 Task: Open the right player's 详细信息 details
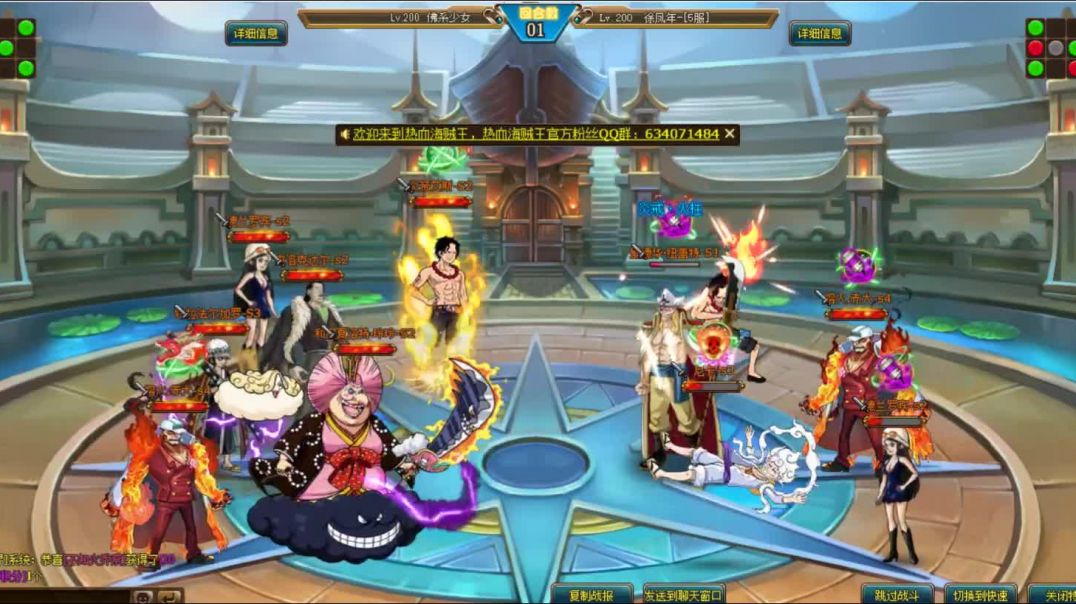pyautogui.click(x=820, y=33)
